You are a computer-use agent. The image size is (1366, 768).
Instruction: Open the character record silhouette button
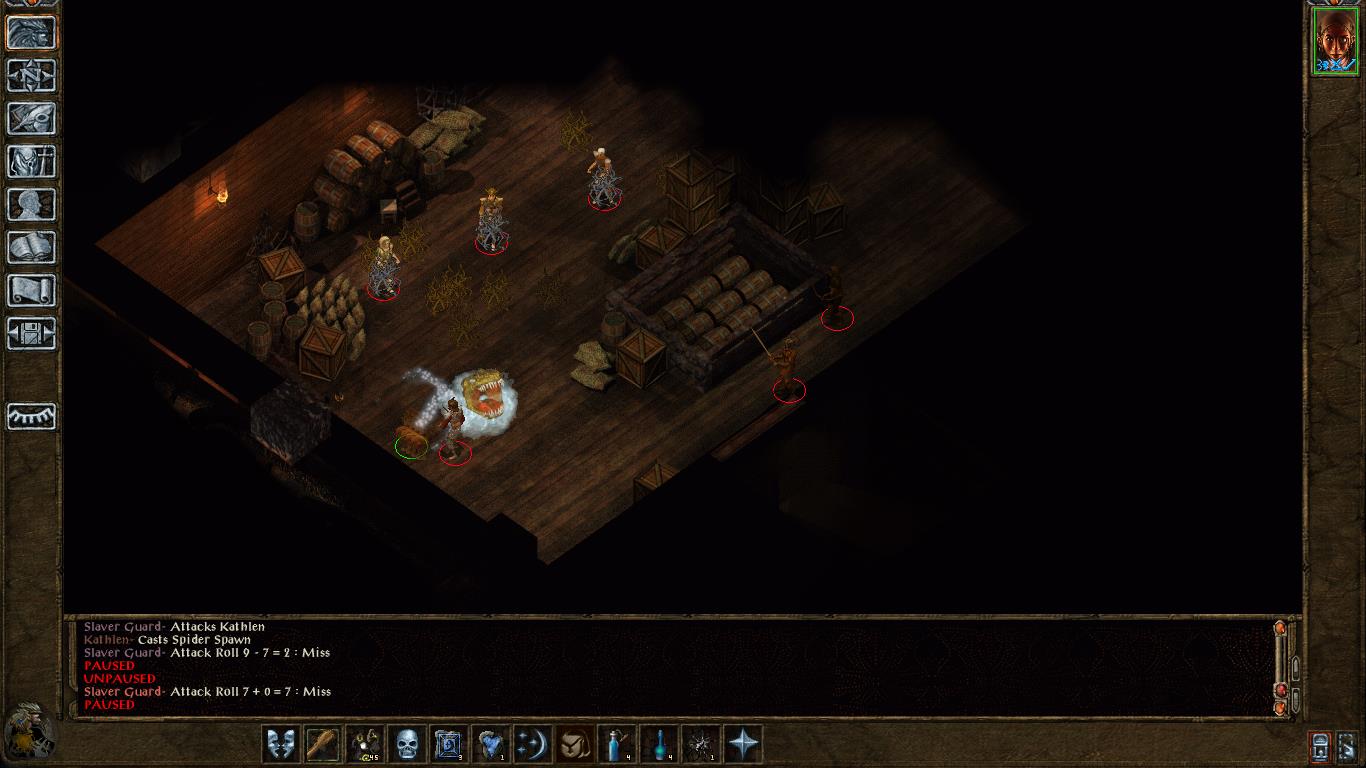[31, 204]
